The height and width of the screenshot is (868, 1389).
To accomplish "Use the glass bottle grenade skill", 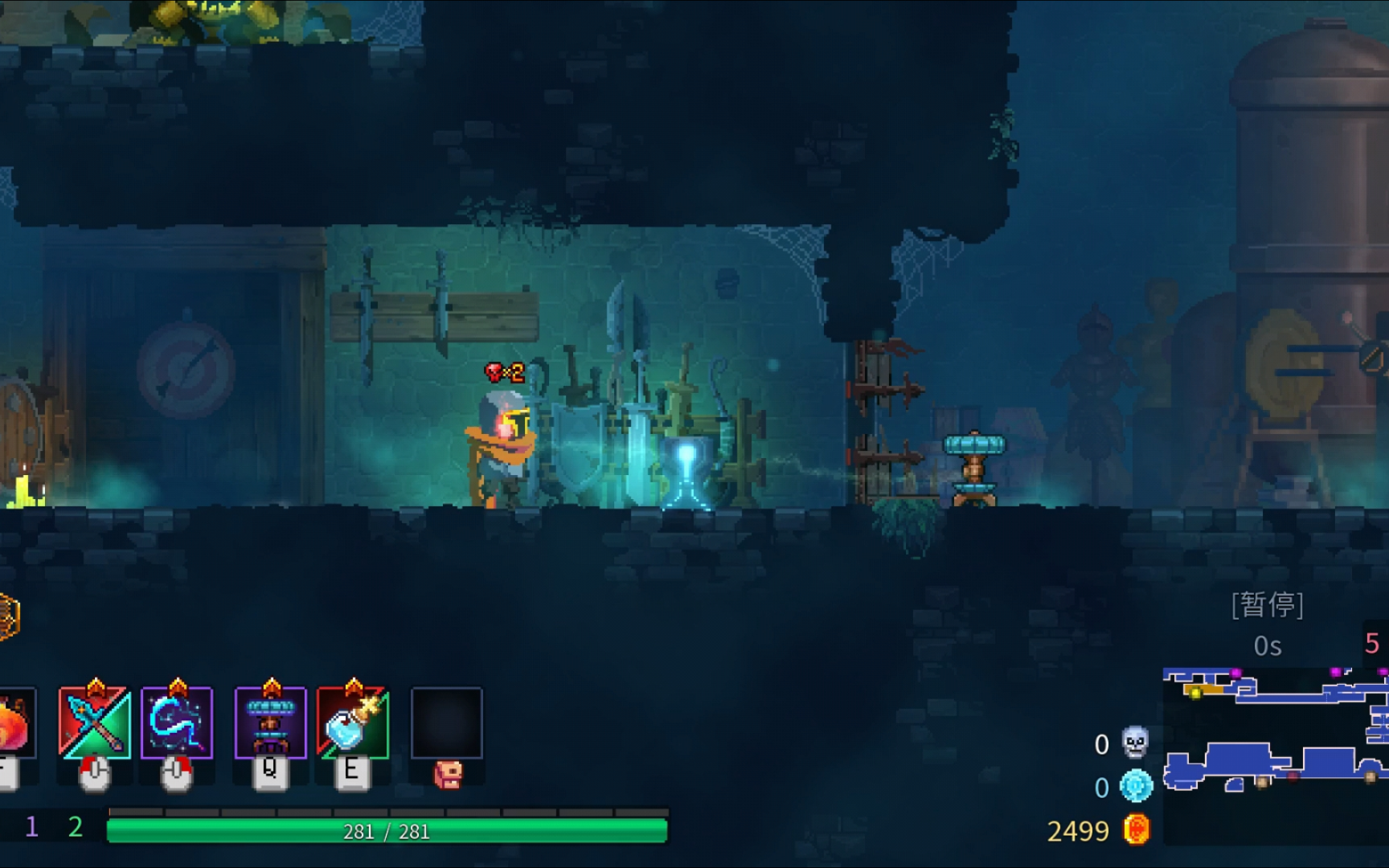I will coord(353,723).
